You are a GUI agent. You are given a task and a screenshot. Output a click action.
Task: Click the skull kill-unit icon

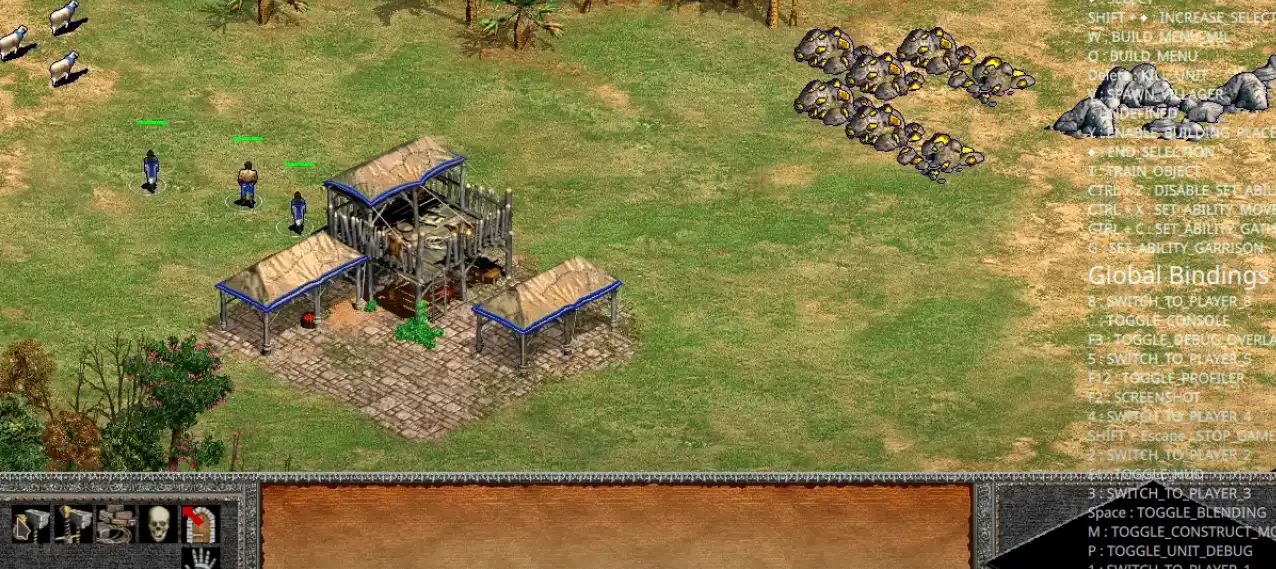[158, 524]
